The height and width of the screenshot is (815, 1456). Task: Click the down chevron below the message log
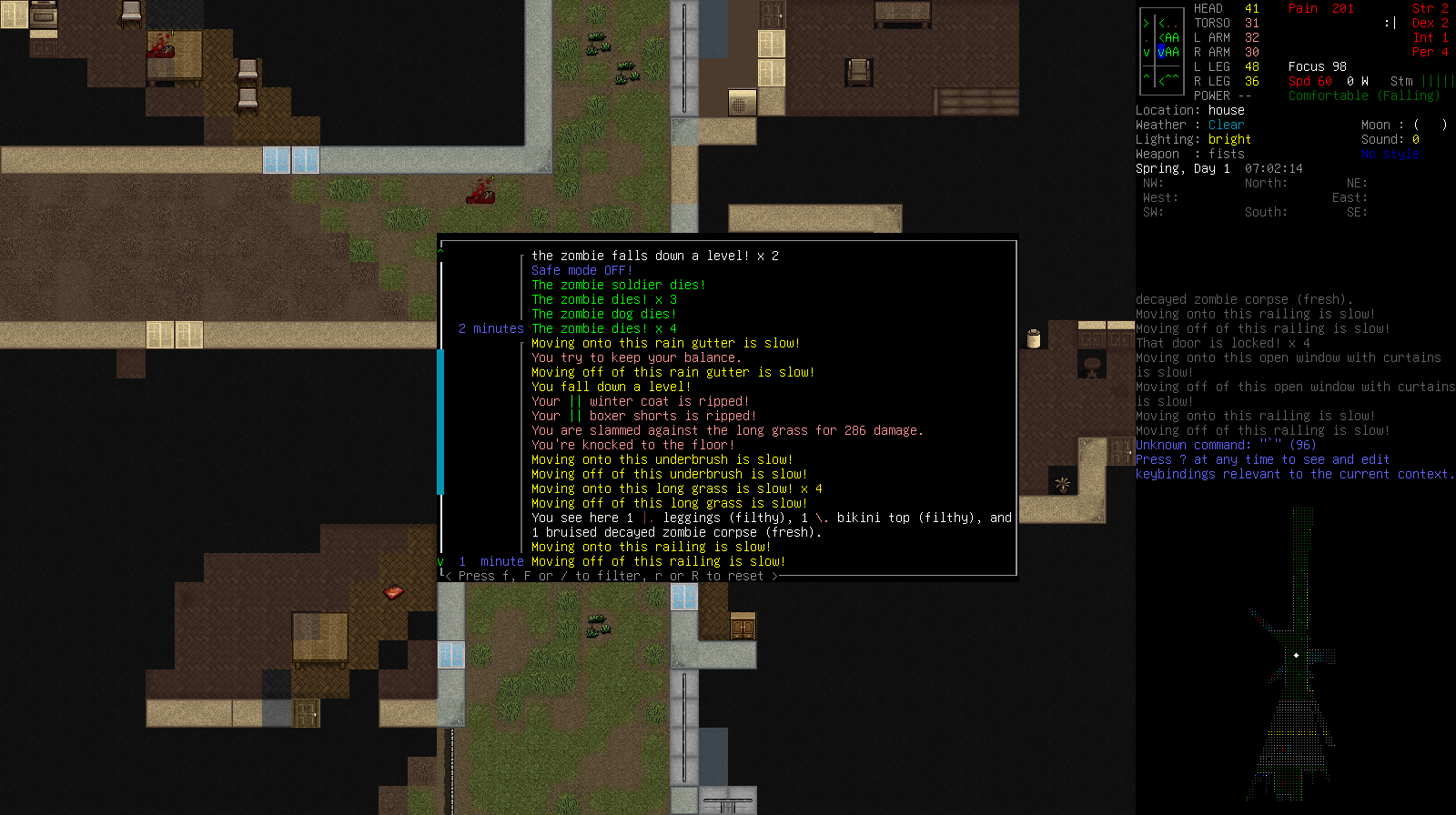[x=441, y=561]
